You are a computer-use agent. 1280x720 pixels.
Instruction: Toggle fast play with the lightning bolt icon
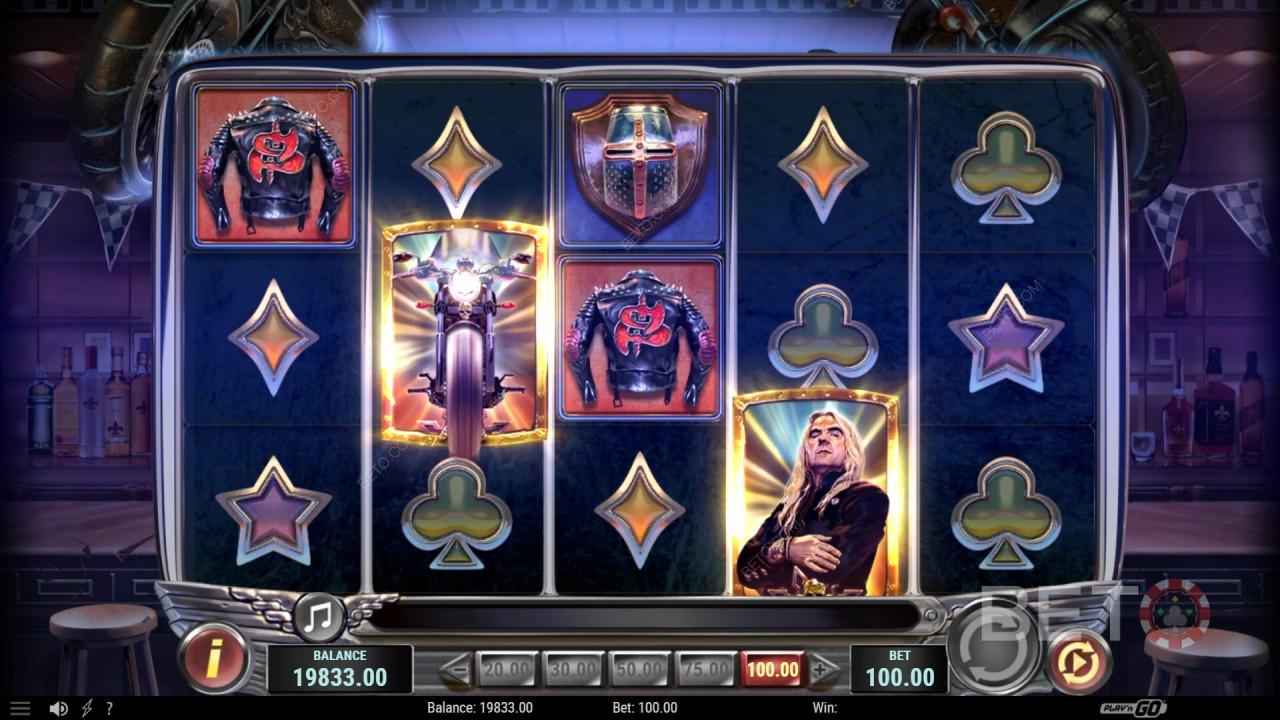point(87,708)
